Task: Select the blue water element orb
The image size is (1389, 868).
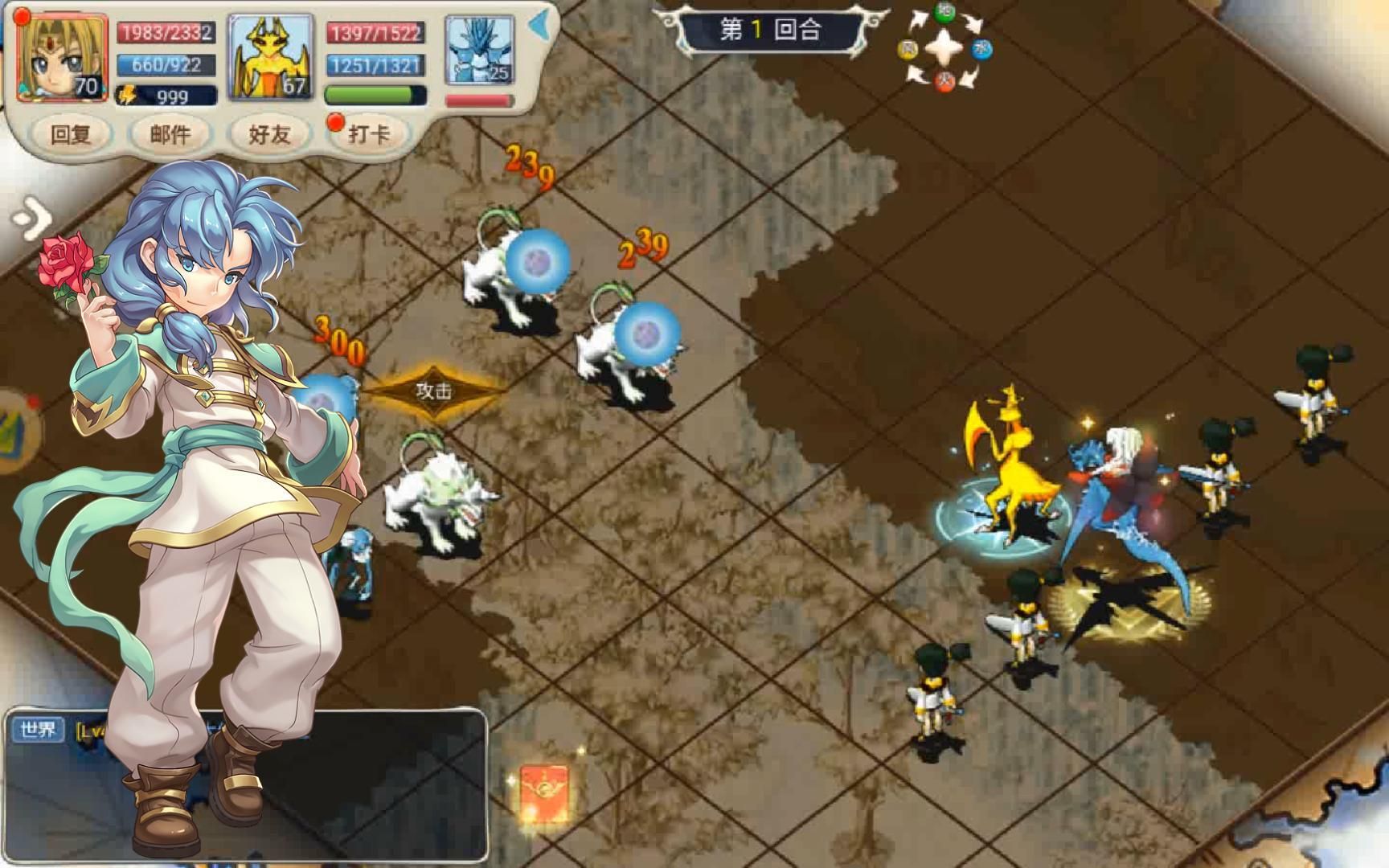Action: tap(981, 49)
